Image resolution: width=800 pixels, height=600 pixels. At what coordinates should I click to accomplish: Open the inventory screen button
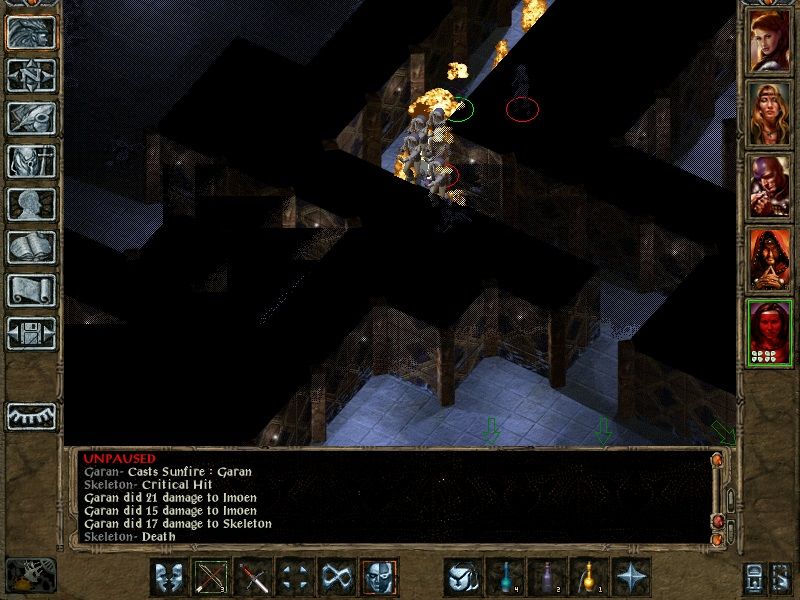point(31,162)
